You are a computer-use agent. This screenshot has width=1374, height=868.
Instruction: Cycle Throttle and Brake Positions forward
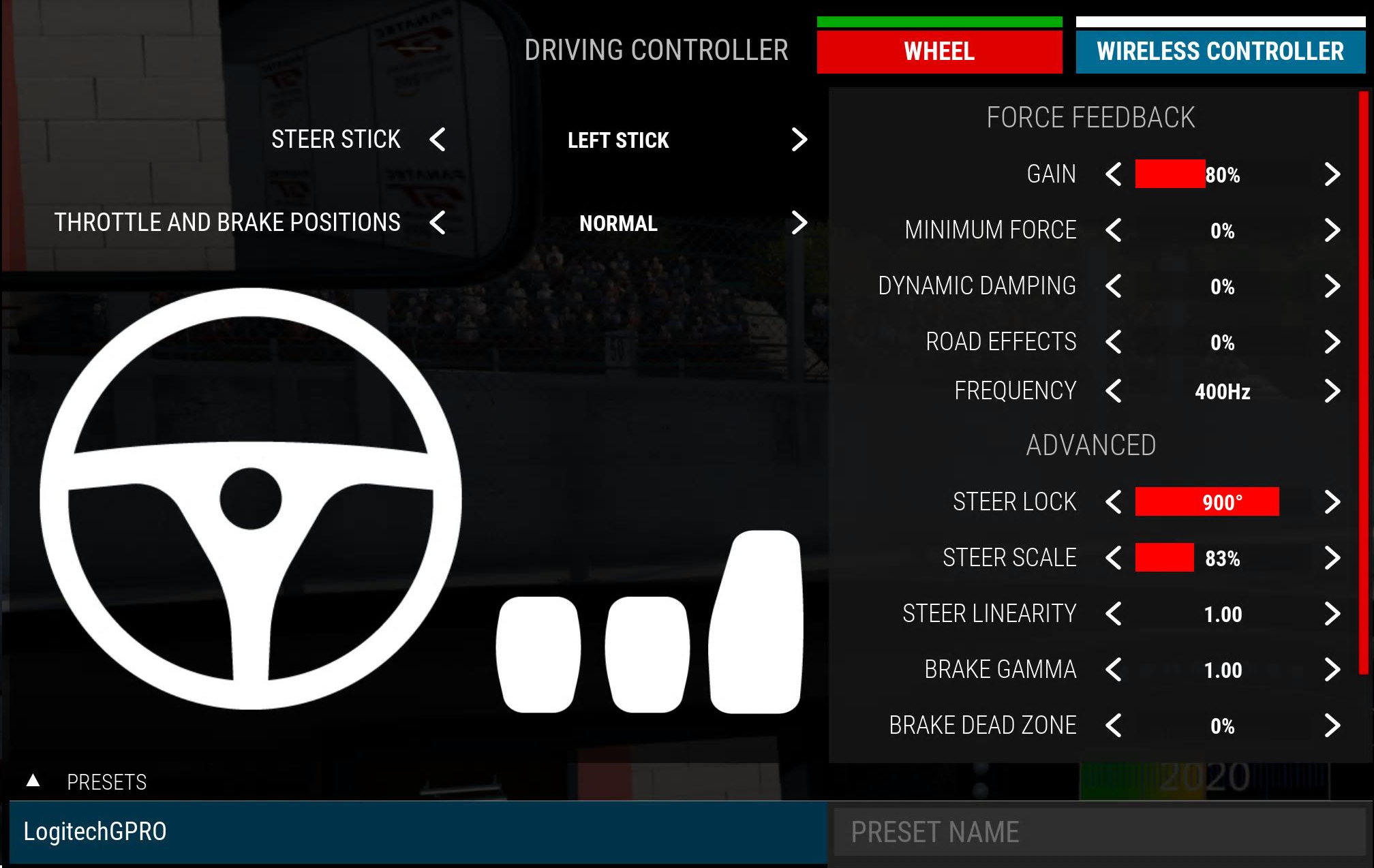click(799, 223)
